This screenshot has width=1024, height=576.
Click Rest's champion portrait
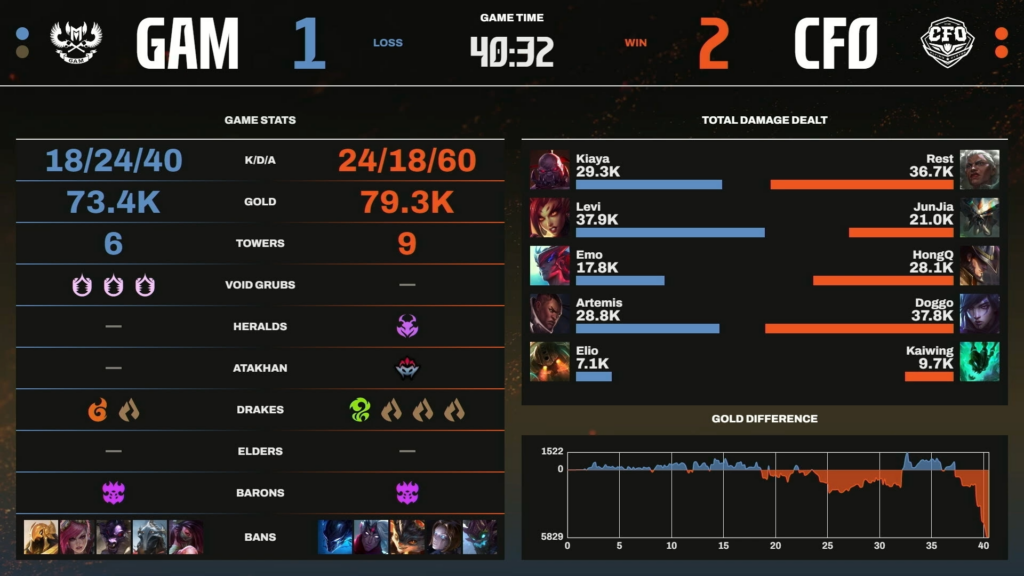pyautogui.click(x=979, y=169)
